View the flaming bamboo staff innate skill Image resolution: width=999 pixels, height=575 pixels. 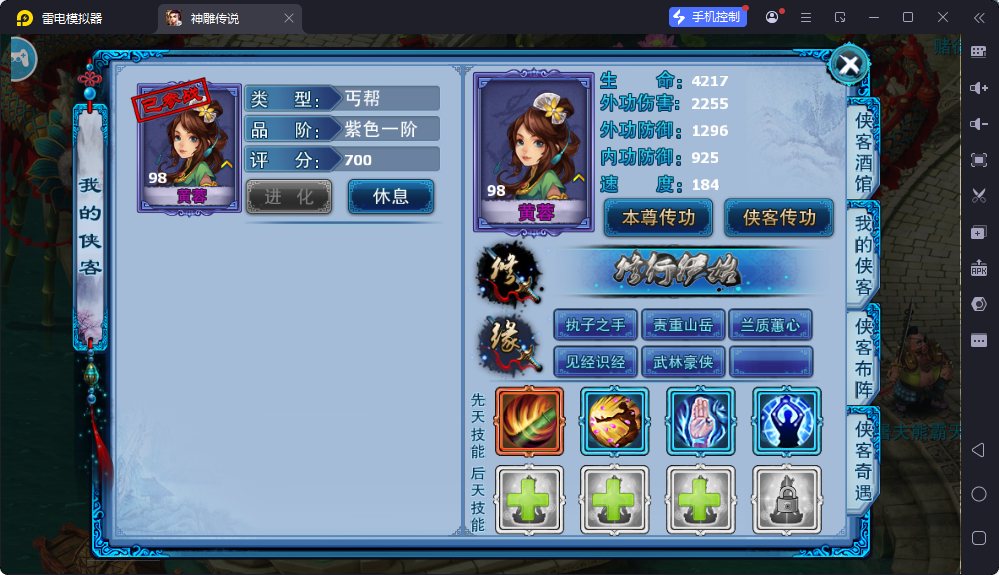point(529,421)
